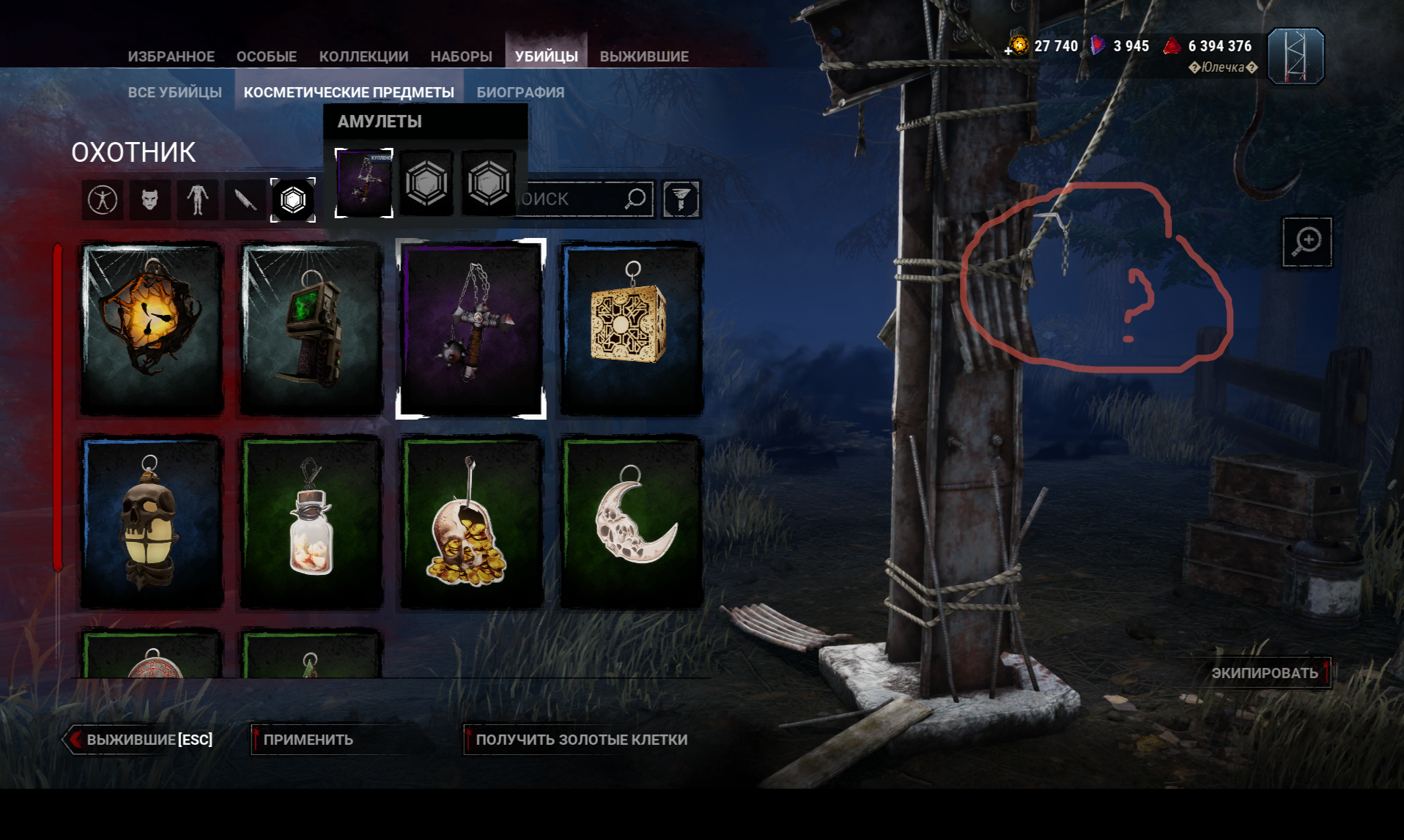This screenshot has height=840, width=1404.
Task: Open the Избранное tab
Action: click(x=171, y=56)
